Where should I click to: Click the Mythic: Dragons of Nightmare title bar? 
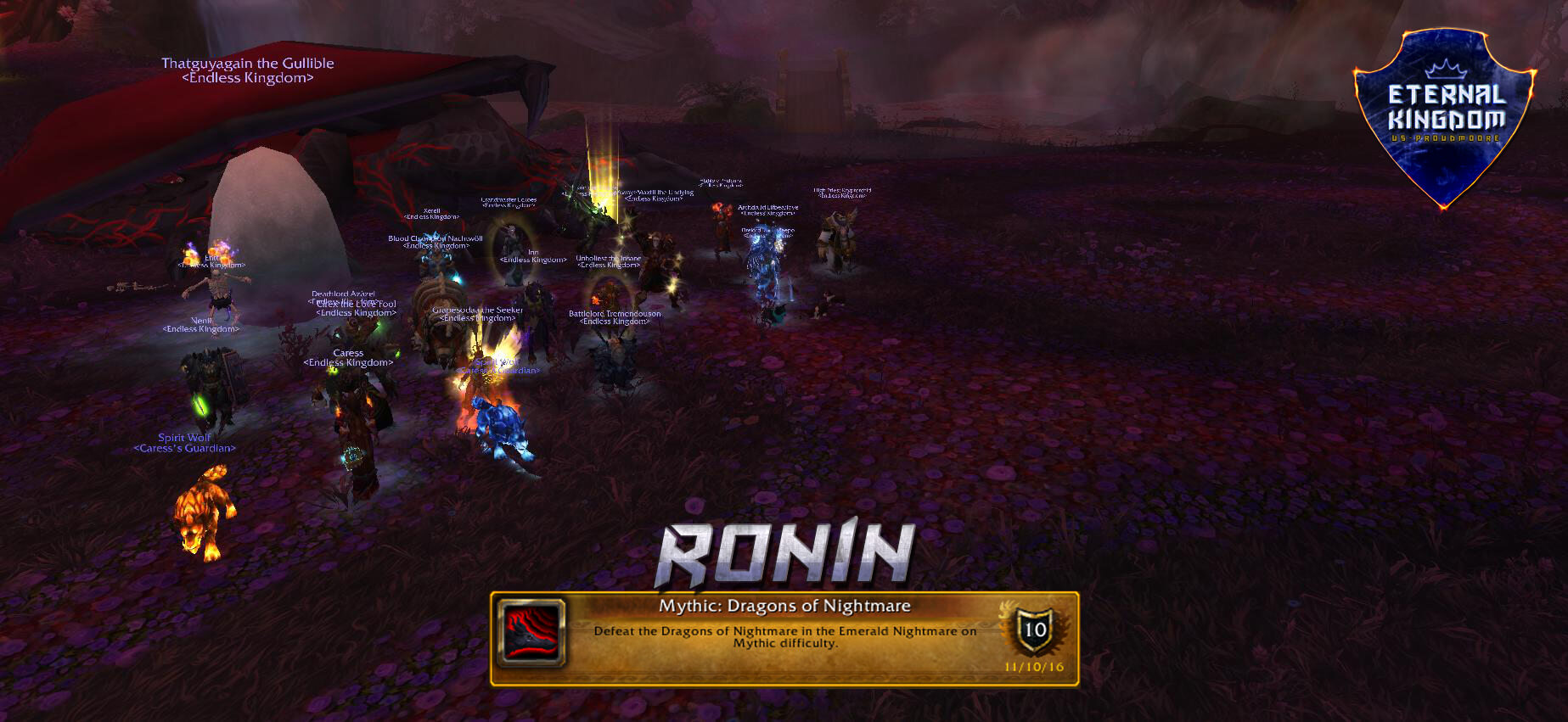pyautogui.click(x=785, y=606)
